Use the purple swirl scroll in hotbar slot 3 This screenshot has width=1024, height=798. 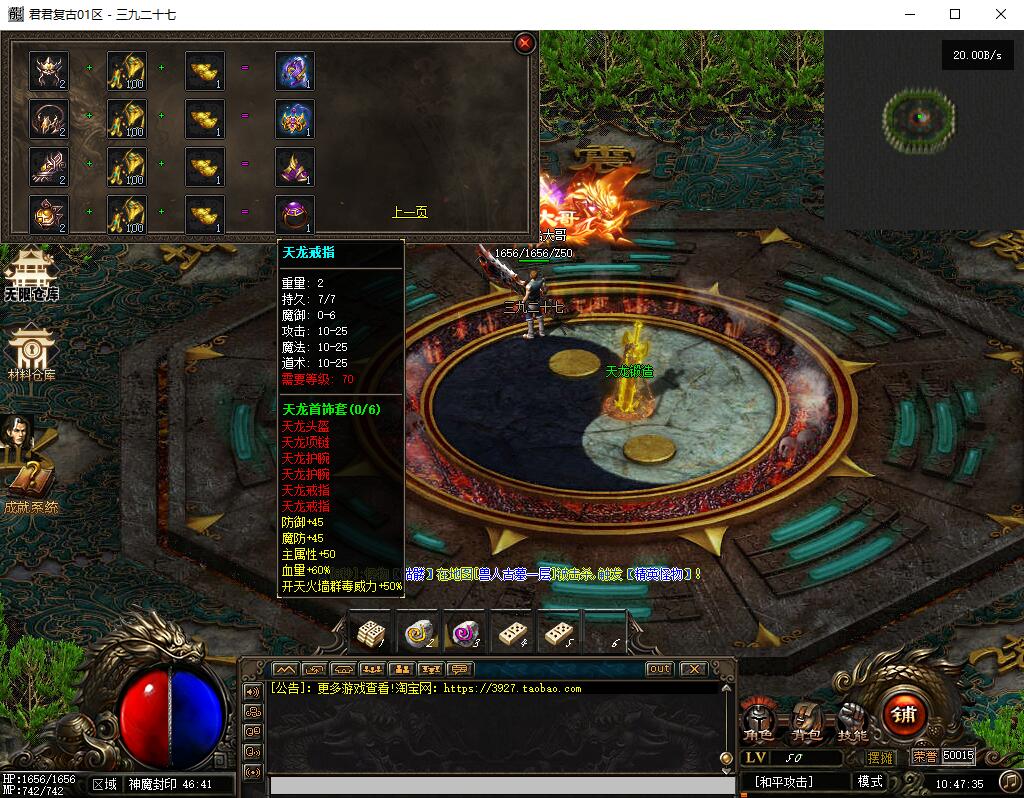point(466,633)
